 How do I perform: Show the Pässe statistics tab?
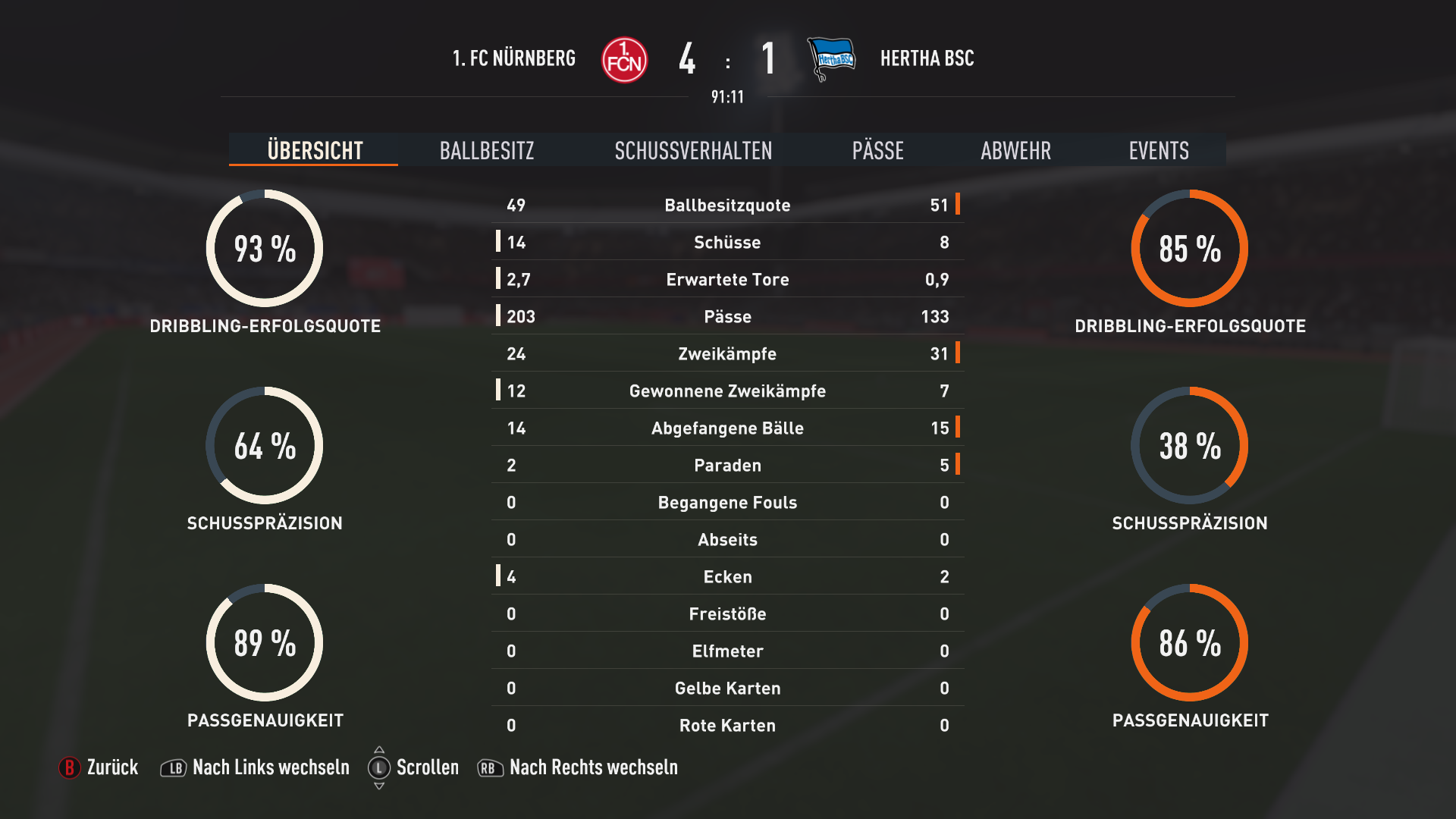(877, 150)
